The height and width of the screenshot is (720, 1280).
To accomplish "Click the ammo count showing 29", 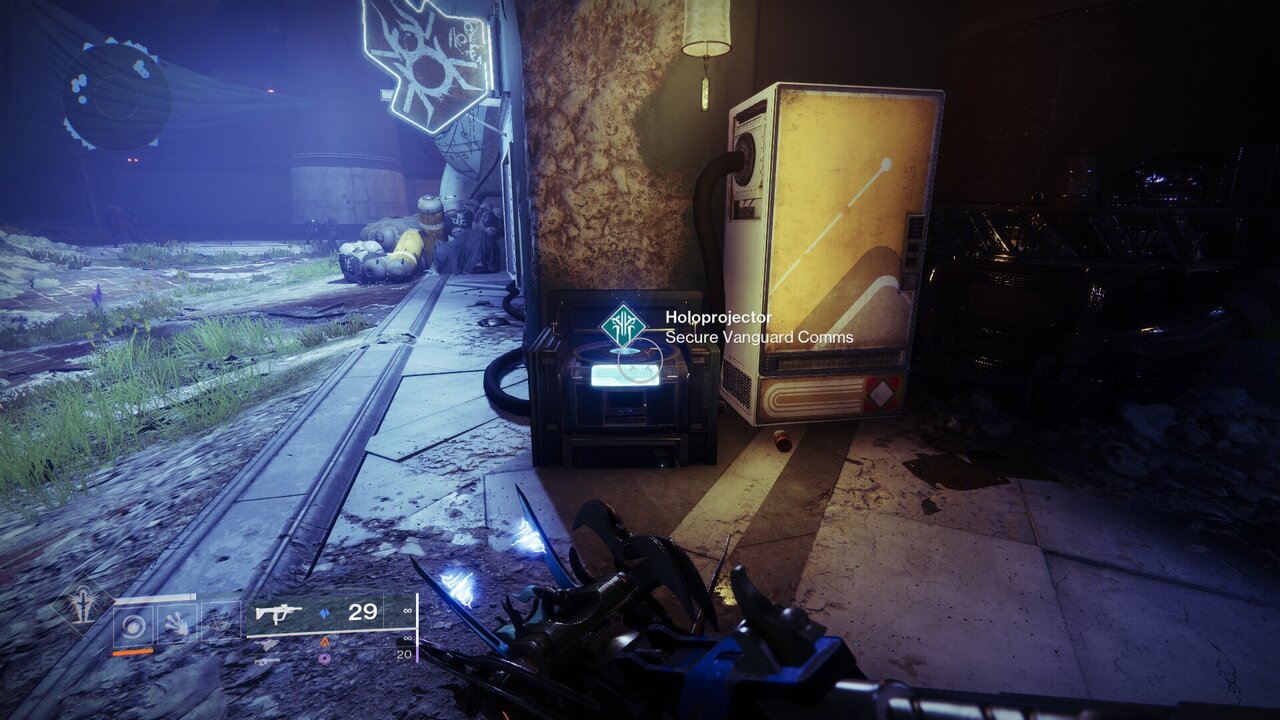I will click(362, 611).
